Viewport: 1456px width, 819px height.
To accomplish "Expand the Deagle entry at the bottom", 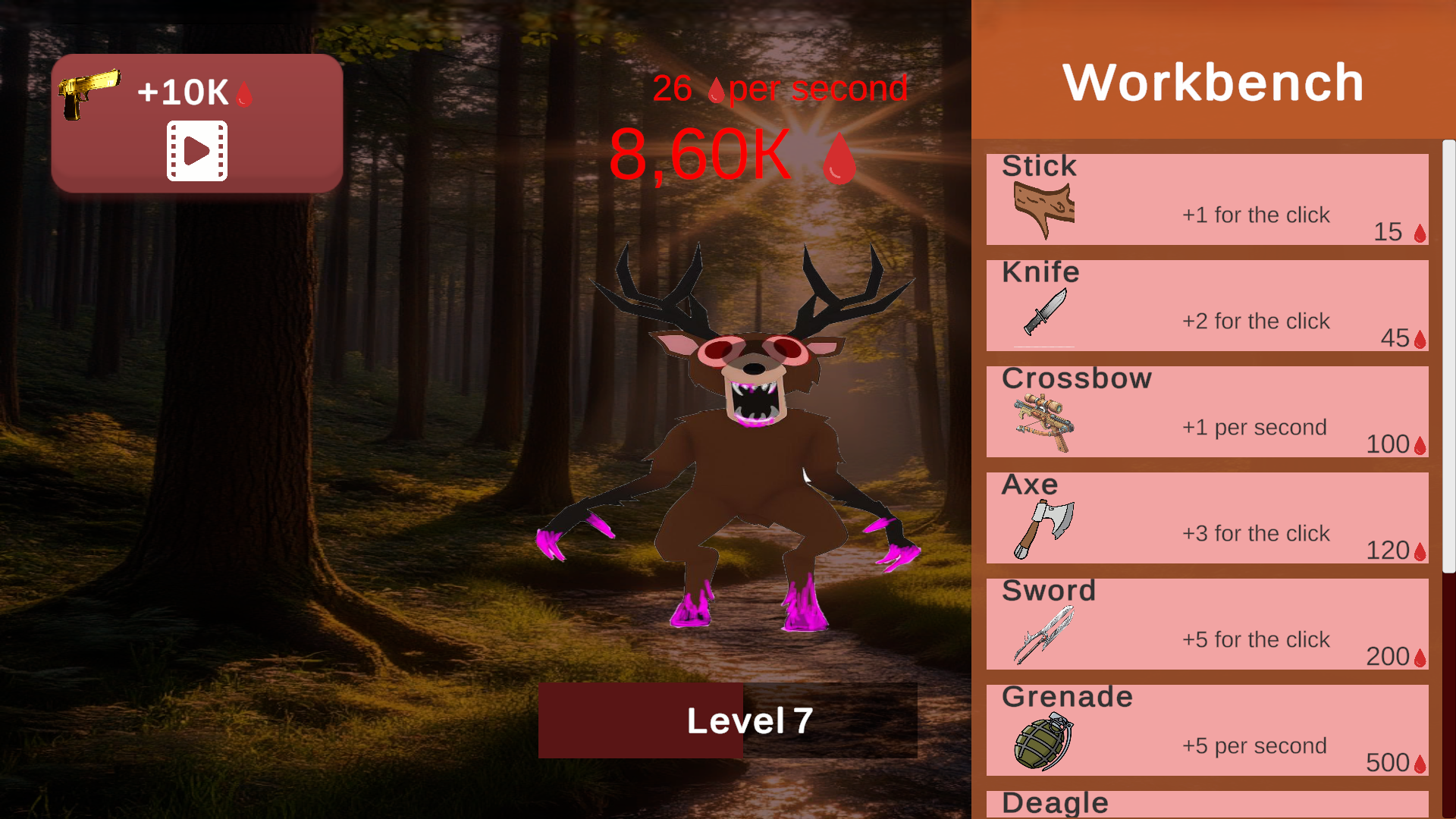I will (1207, 804).
